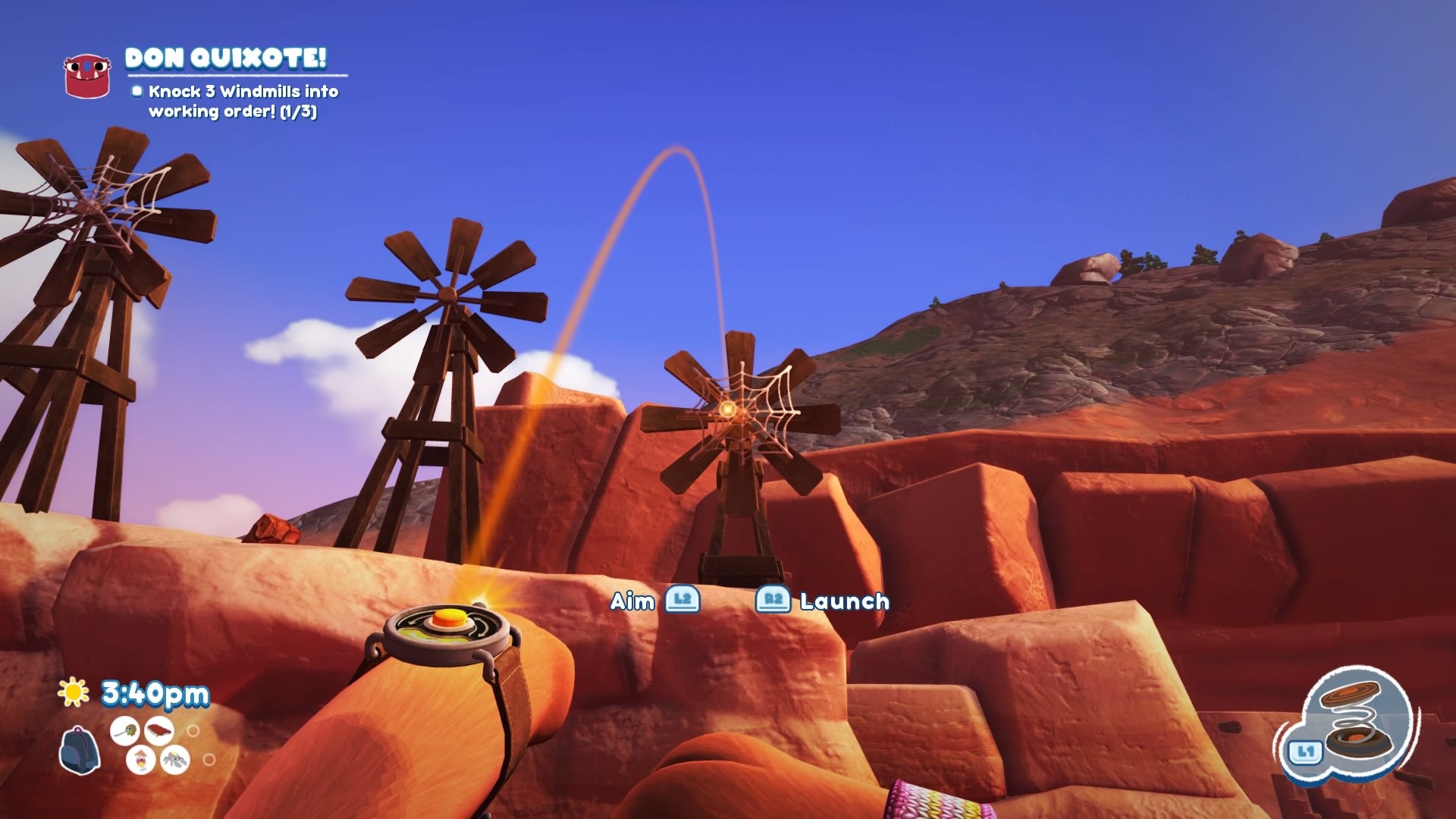1456x819 pixels.
Task: Click the 3:40pm time display
Action: (154, 692)
